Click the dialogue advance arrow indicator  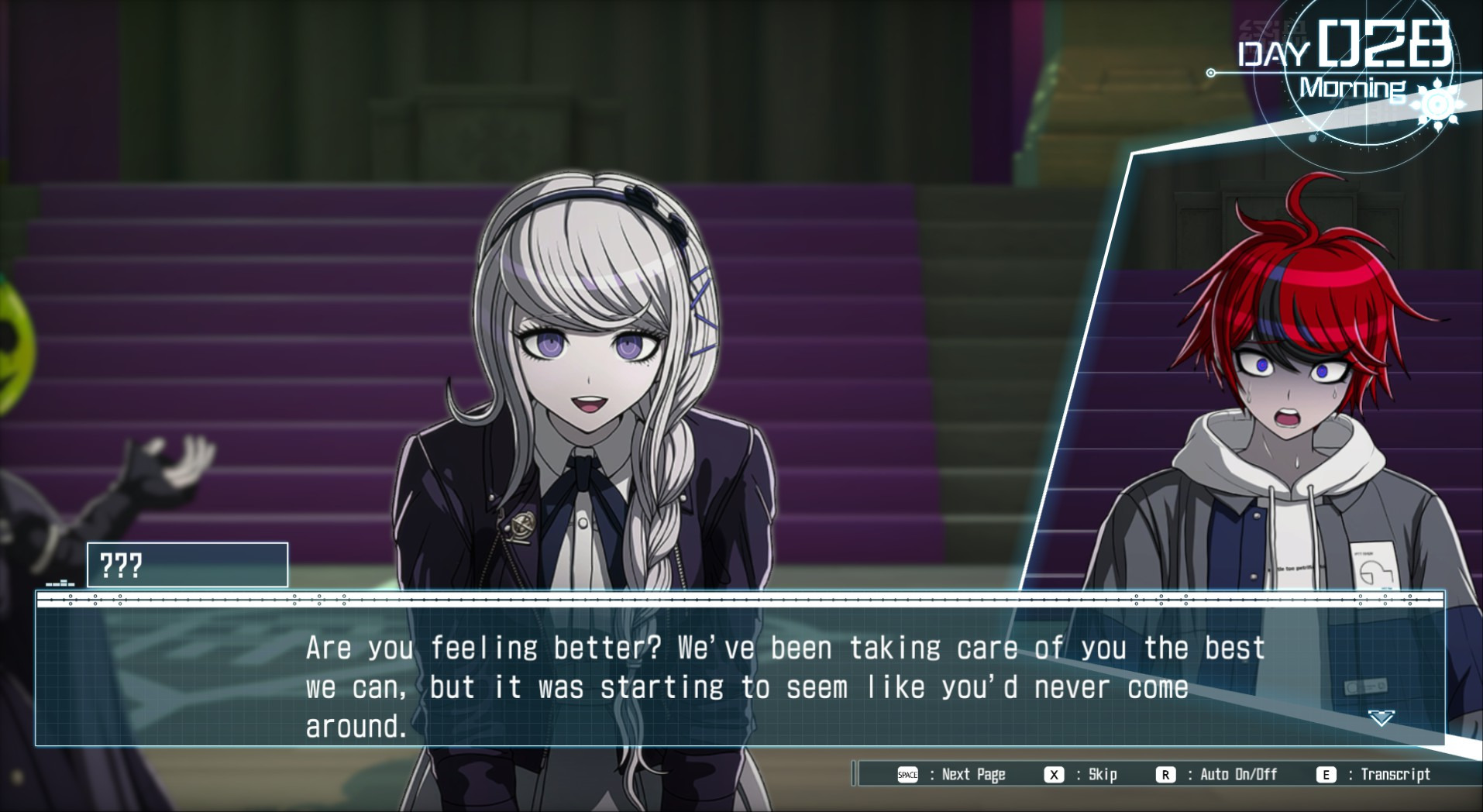point(1381,718)
